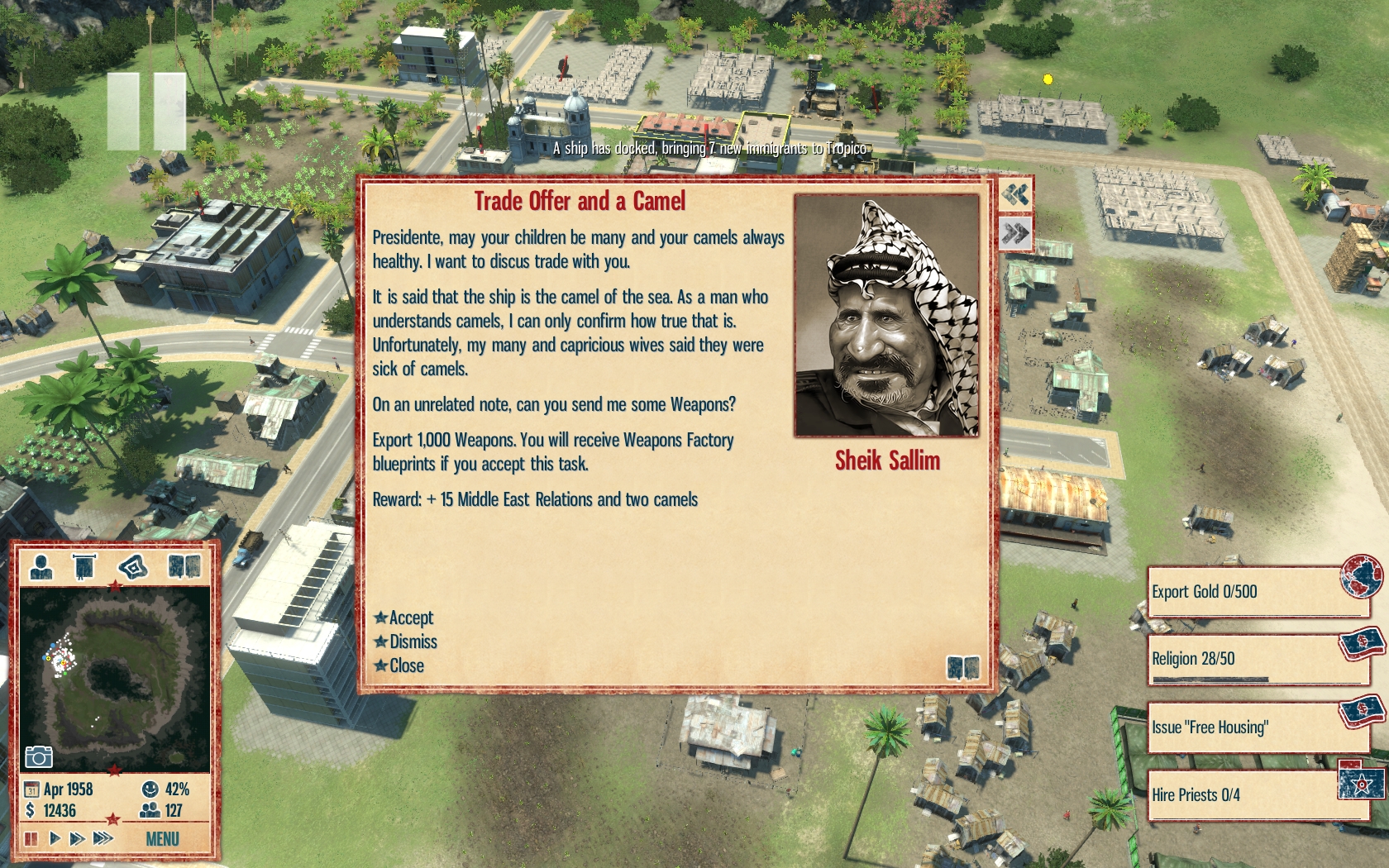Pause the game with the red pause button

tap(31, 838)
